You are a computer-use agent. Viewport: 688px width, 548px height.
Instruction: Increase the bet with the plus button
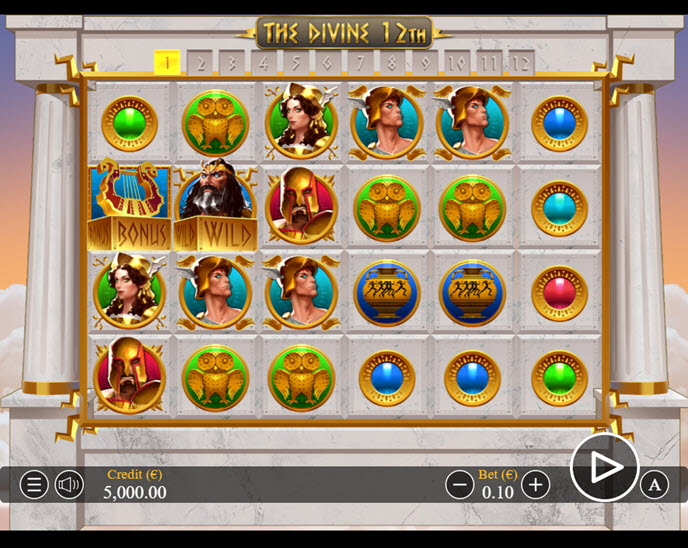pos(536,485)
